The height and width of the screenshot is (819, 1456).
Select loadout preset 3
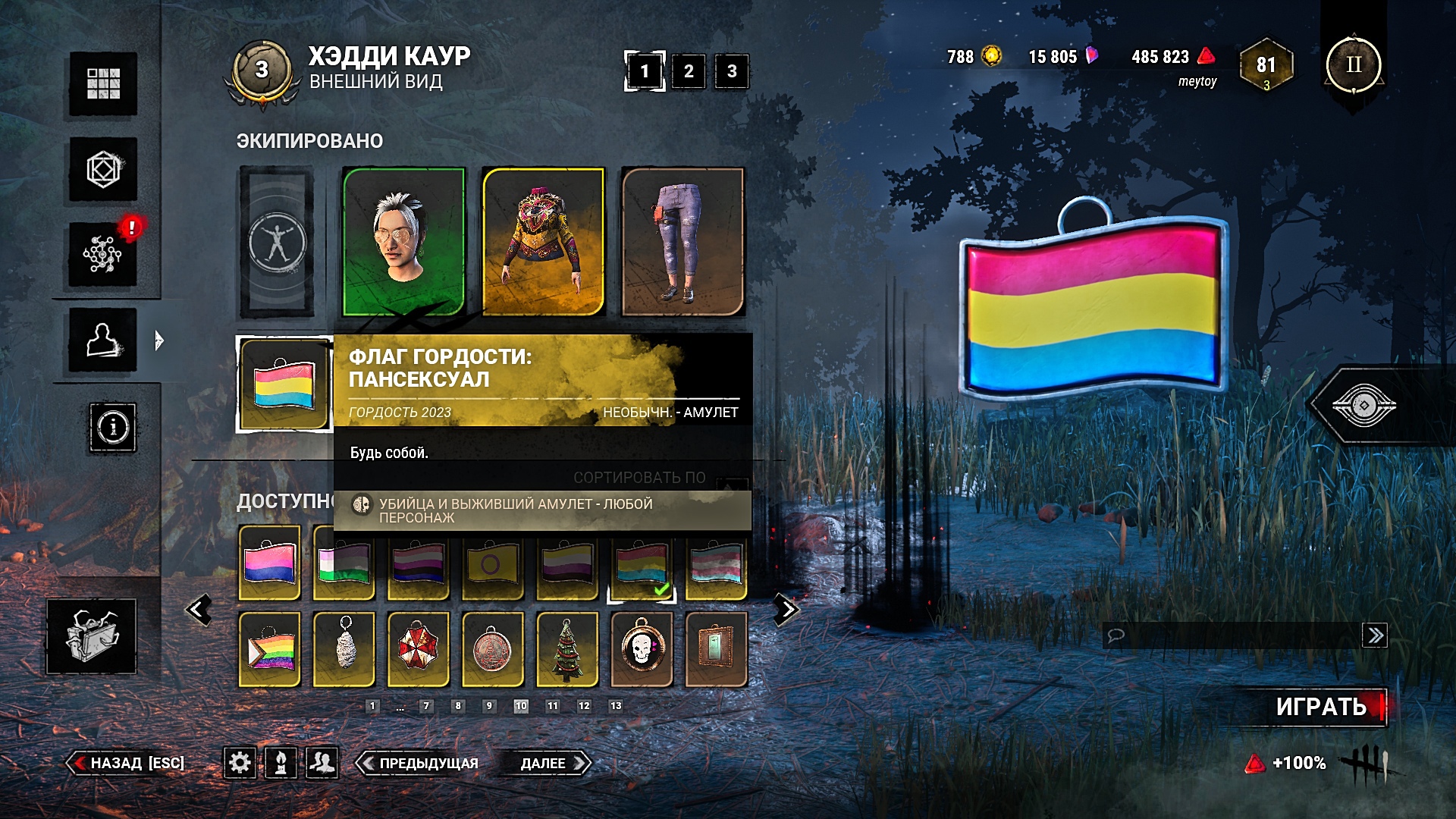tap(732, 71)
